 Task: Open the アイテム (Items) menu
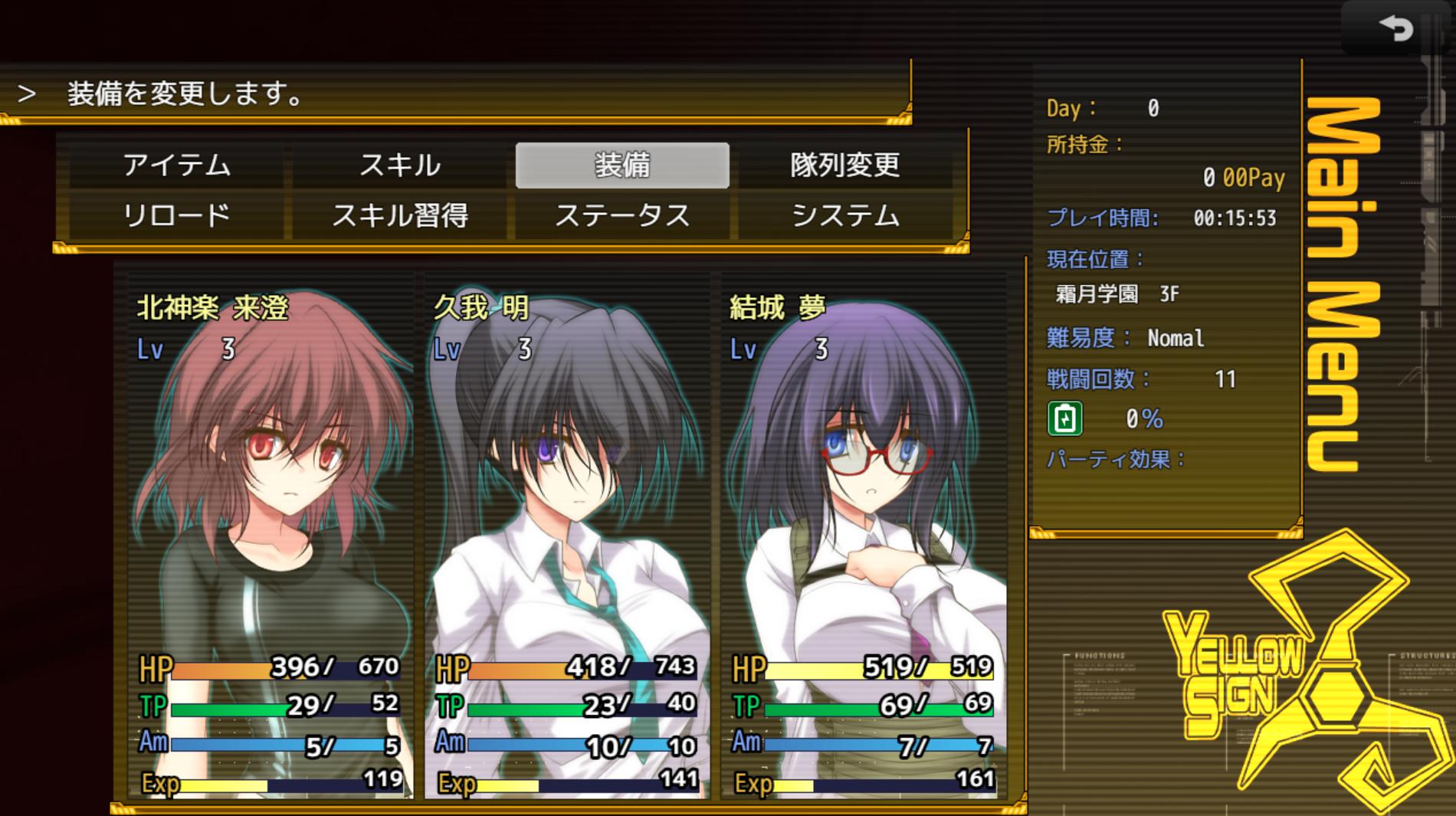(176, 165)
